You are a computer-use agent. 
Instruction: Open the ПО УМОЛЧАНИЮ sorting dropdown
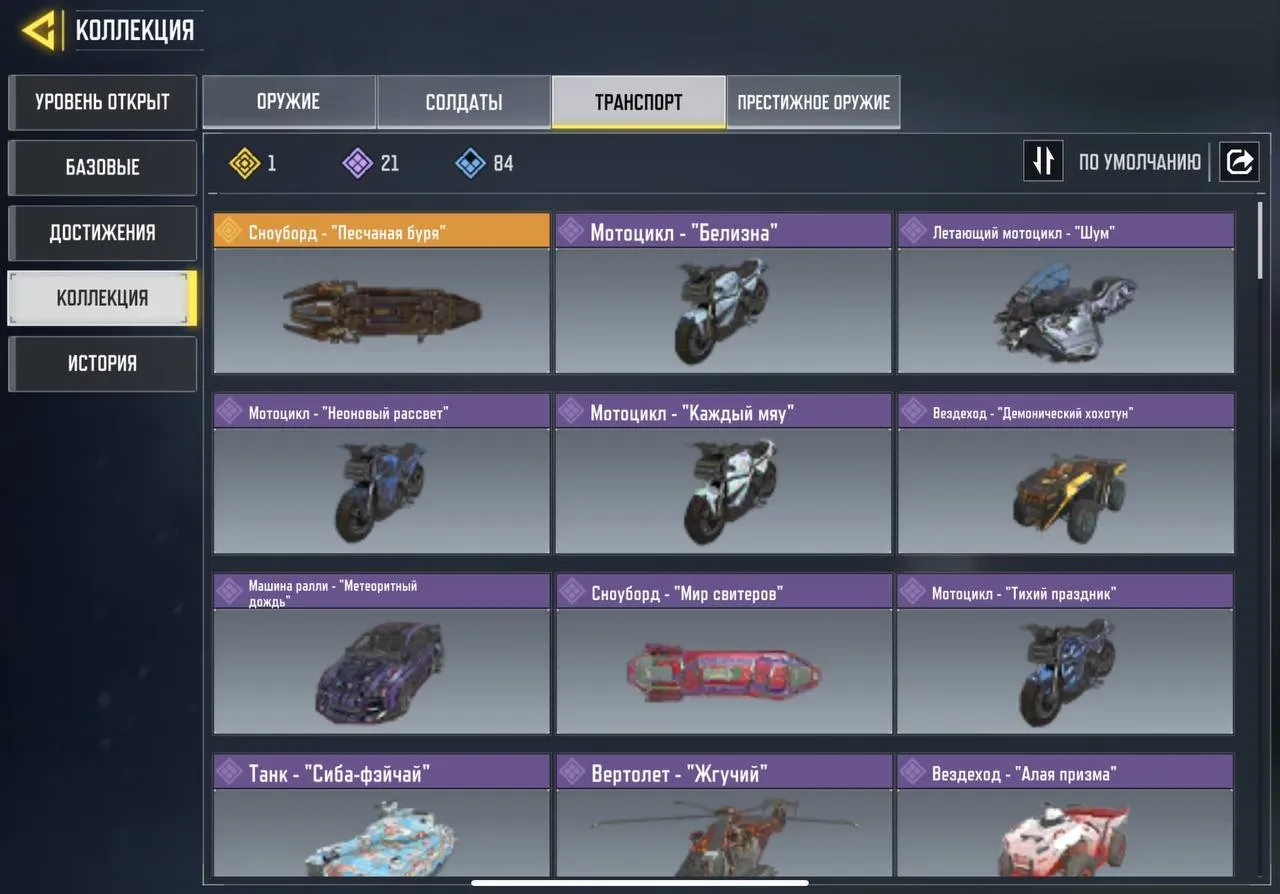click(x=1140, y=161)
